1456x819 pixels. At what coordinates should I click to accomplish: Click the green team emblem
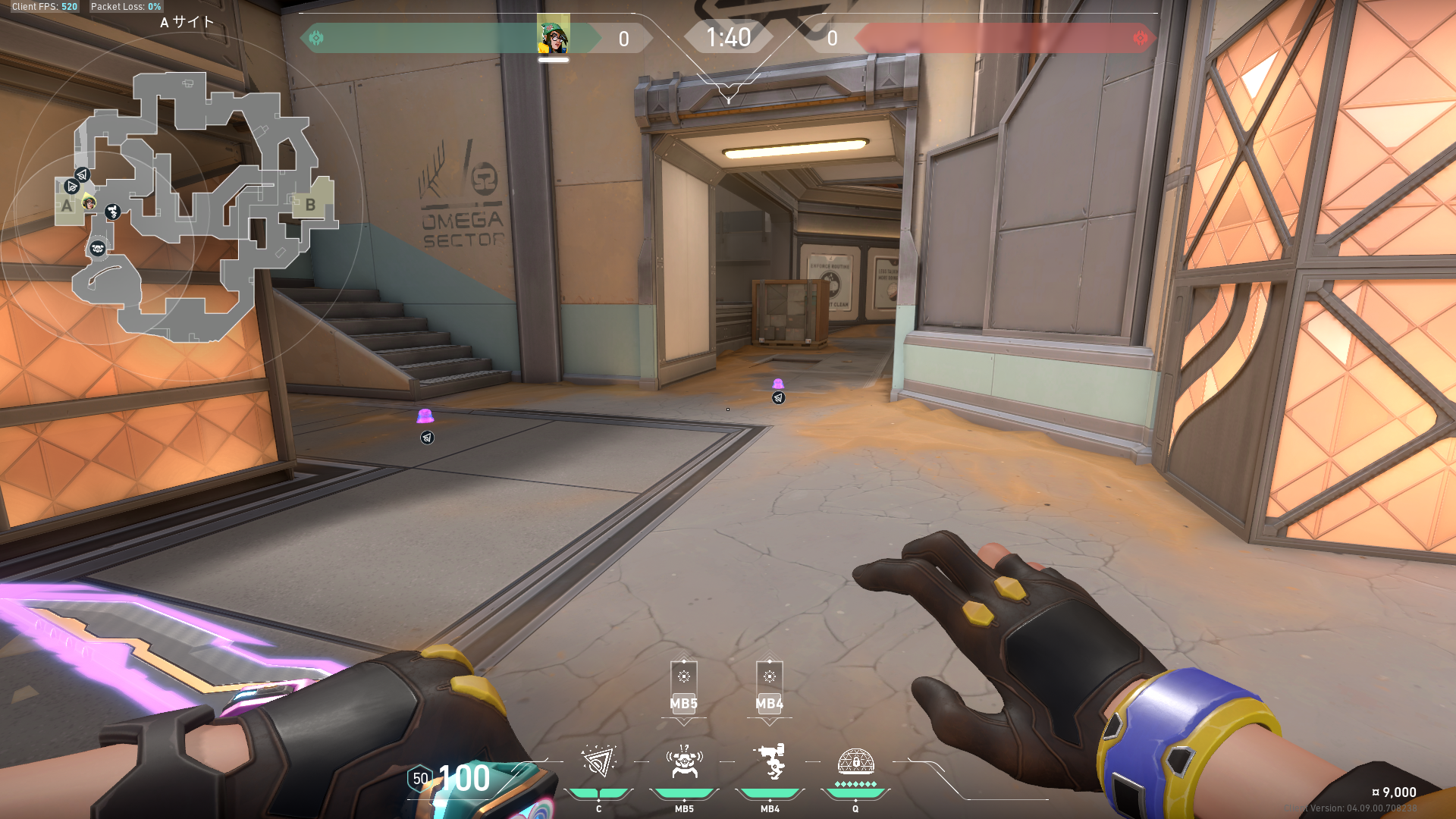pos(316,38)
